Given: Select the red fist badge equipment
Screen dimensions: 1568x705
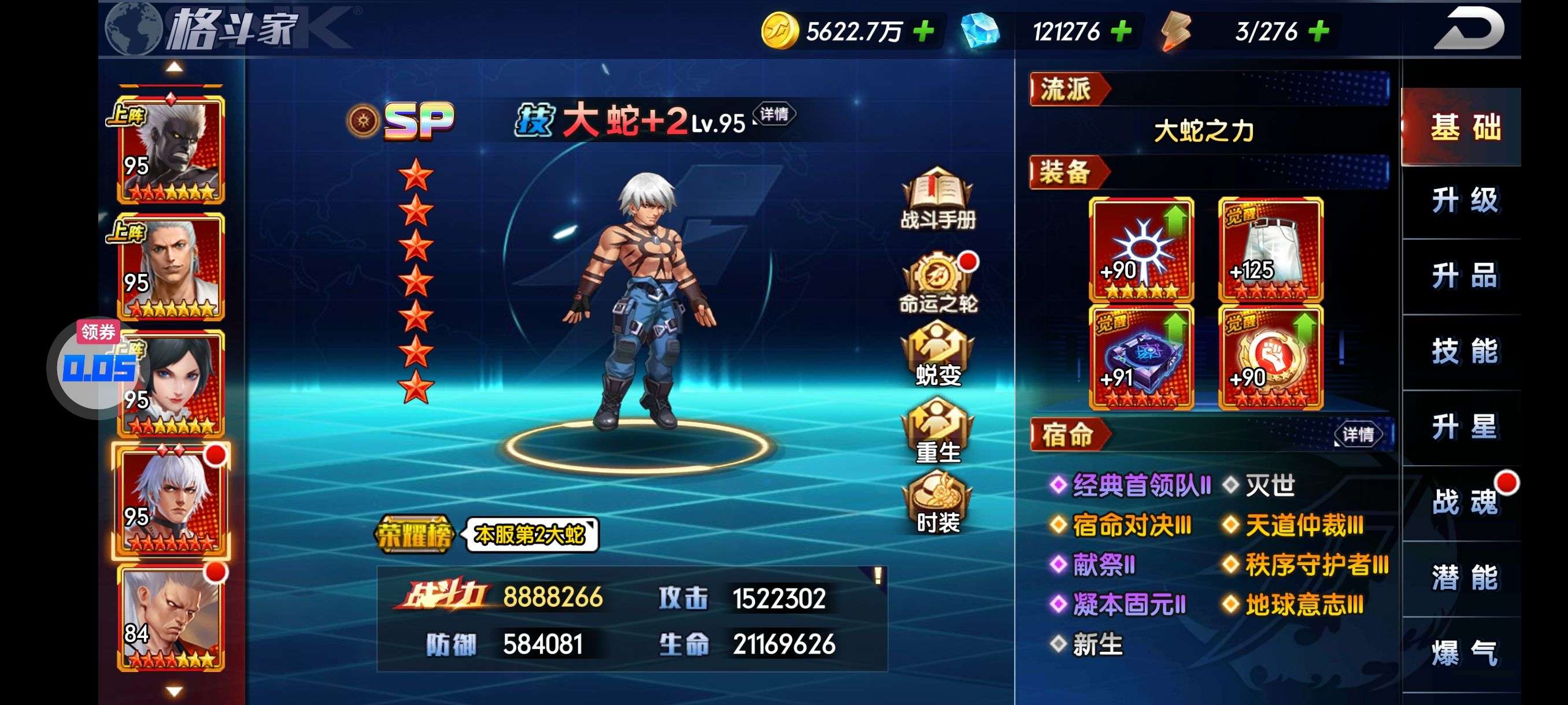Looking at the screenshot, I should click(x=1270, y=357).
